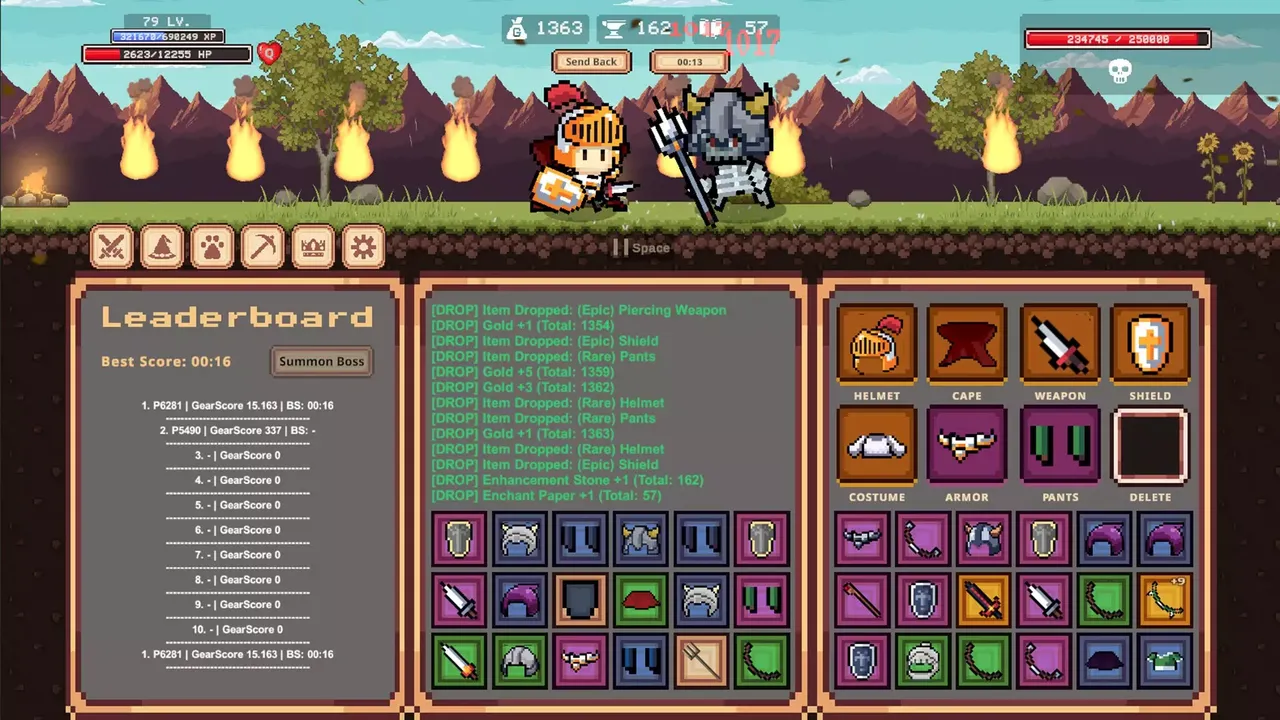Open the paw print pet menu
This screenshot has height=720, width=1280.
pyautogui.click(x=212, y=246)
